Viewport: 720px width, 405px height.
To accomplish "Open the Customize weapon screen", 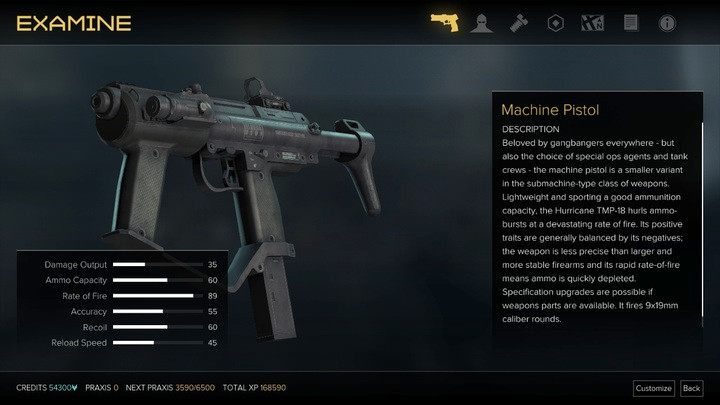I will pos(654,388).
